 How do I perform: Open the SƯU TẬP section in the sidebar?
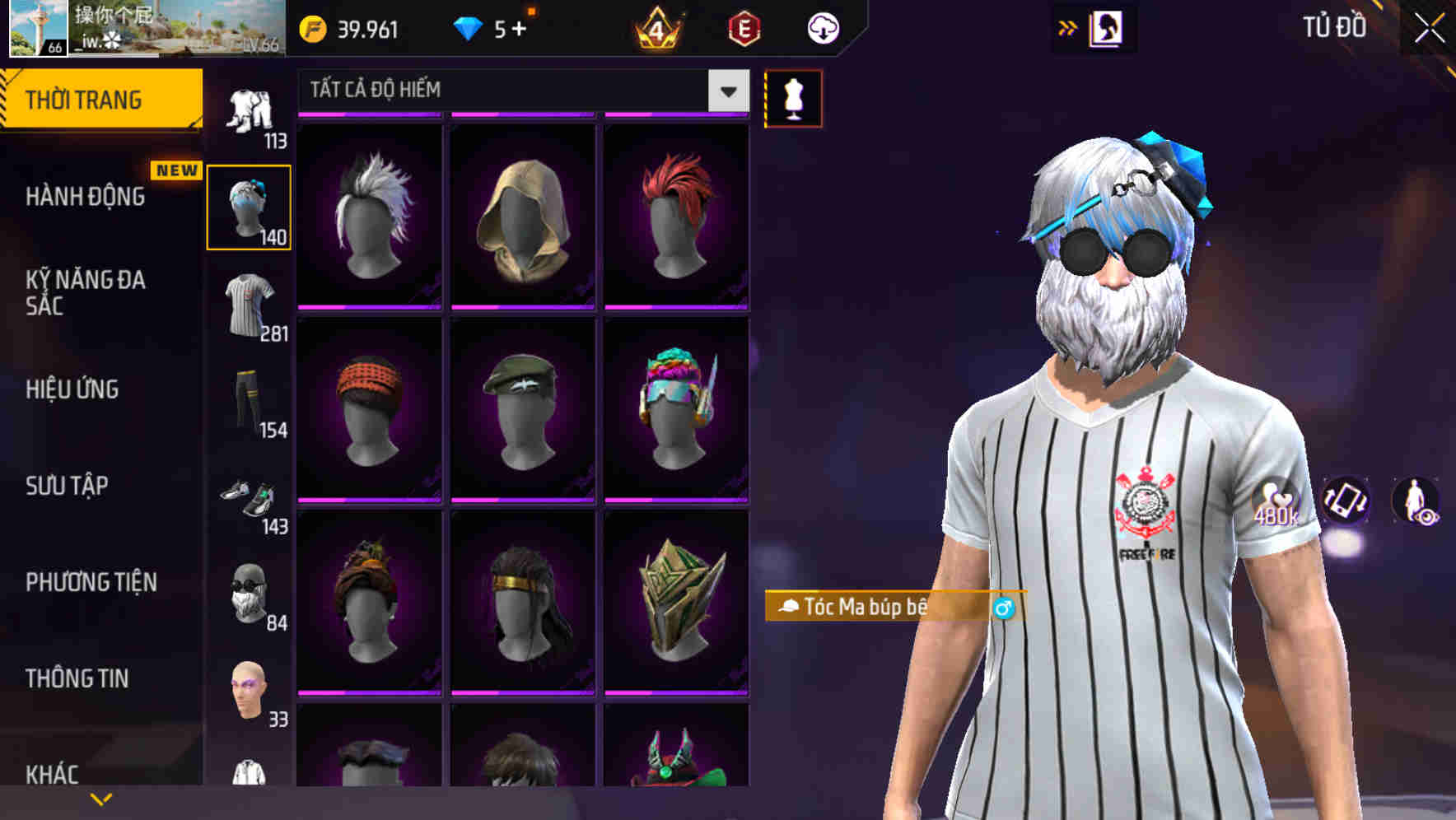(66, 487)
